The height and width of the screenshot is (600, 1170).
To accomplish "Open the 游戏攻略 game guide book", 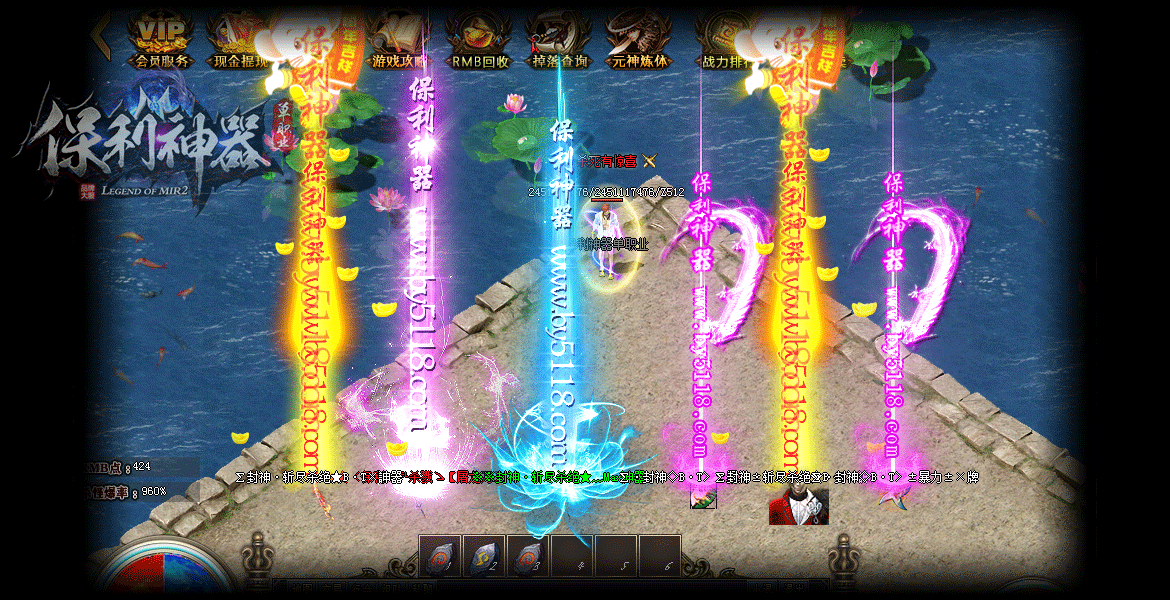I will coord(399,40).
